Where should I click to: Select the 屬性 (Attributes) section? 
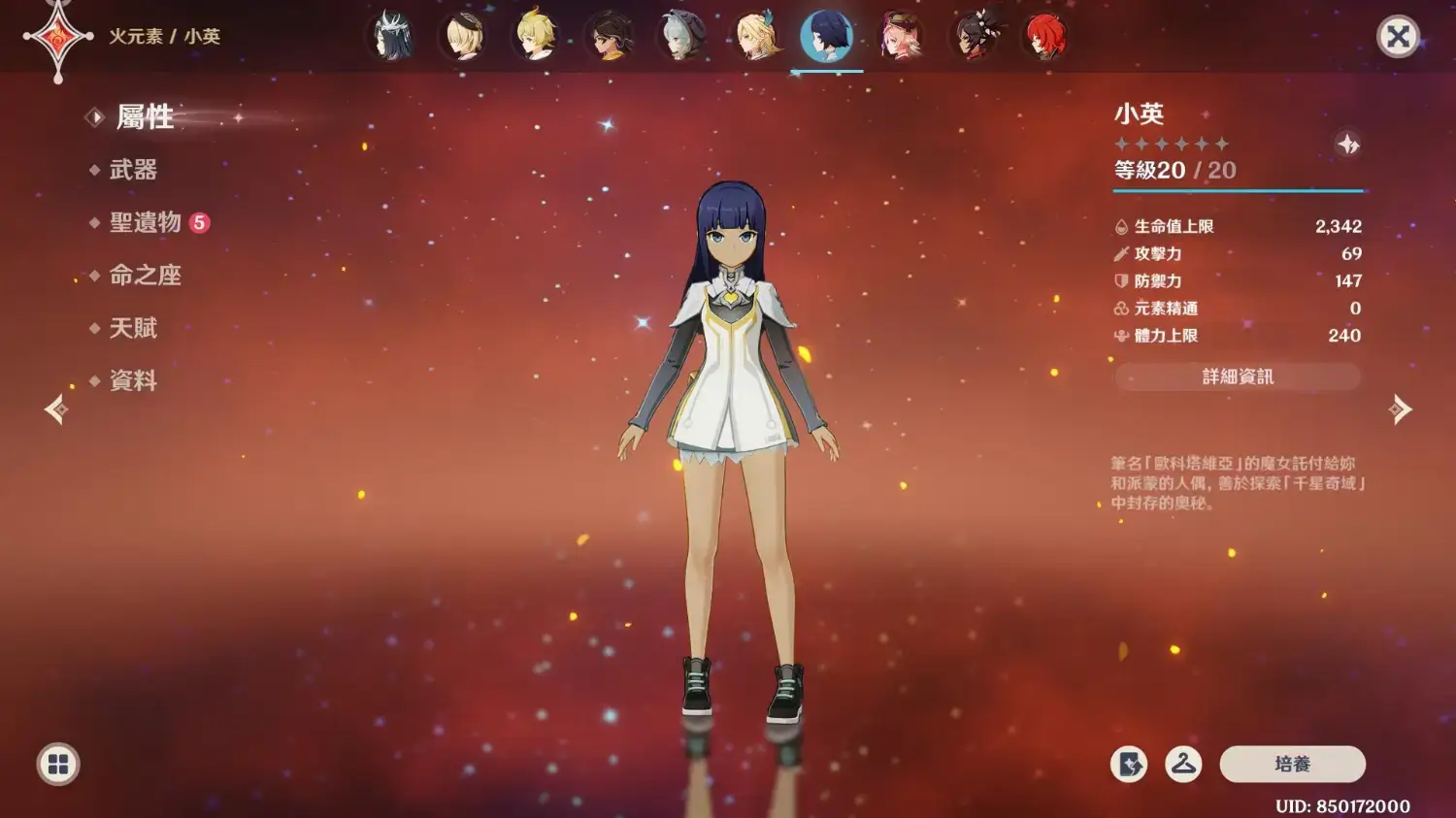[145, 117]
